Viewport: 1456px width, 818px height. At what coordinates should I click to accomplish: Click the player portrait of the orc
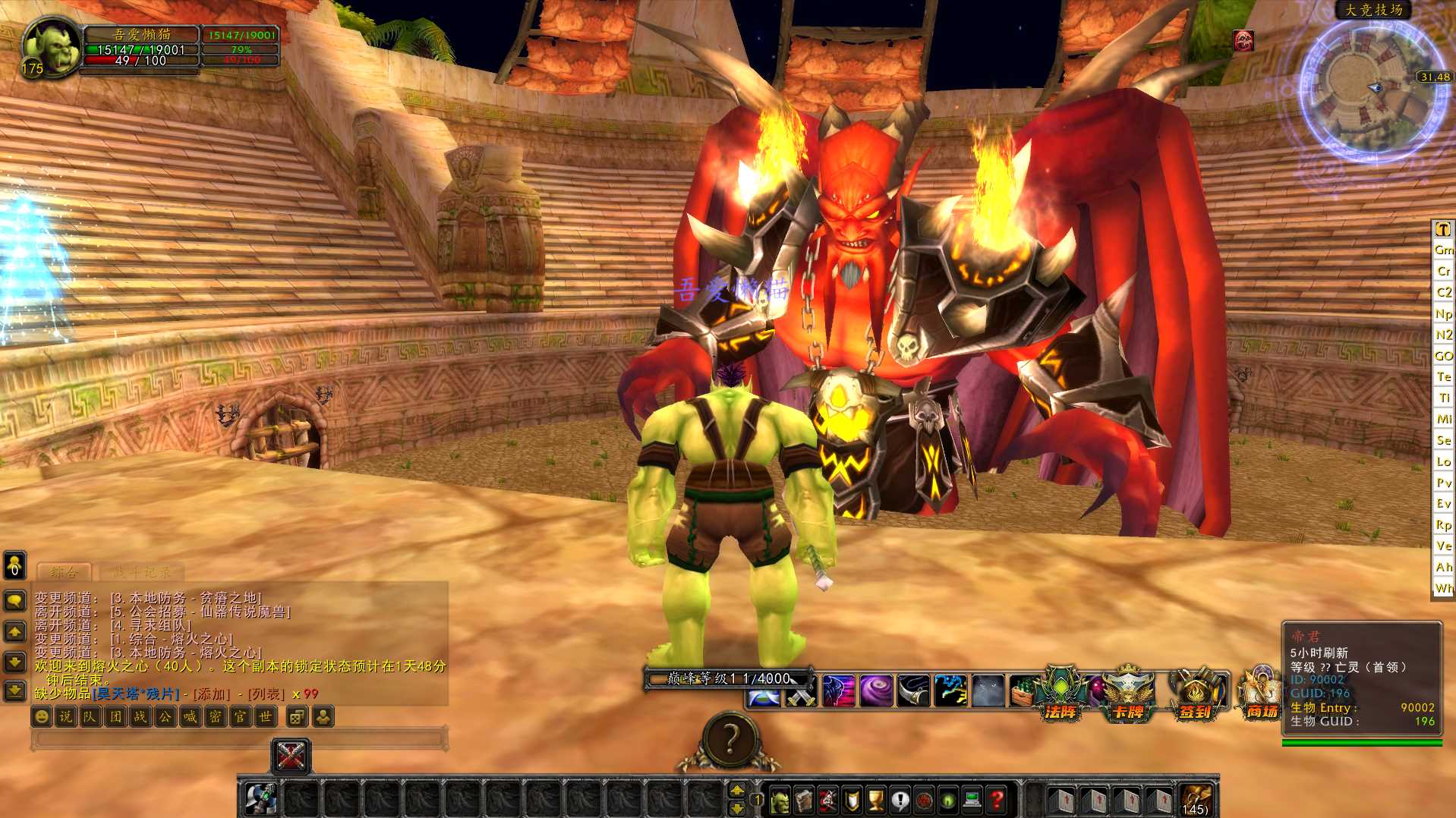tap(51, 47)
